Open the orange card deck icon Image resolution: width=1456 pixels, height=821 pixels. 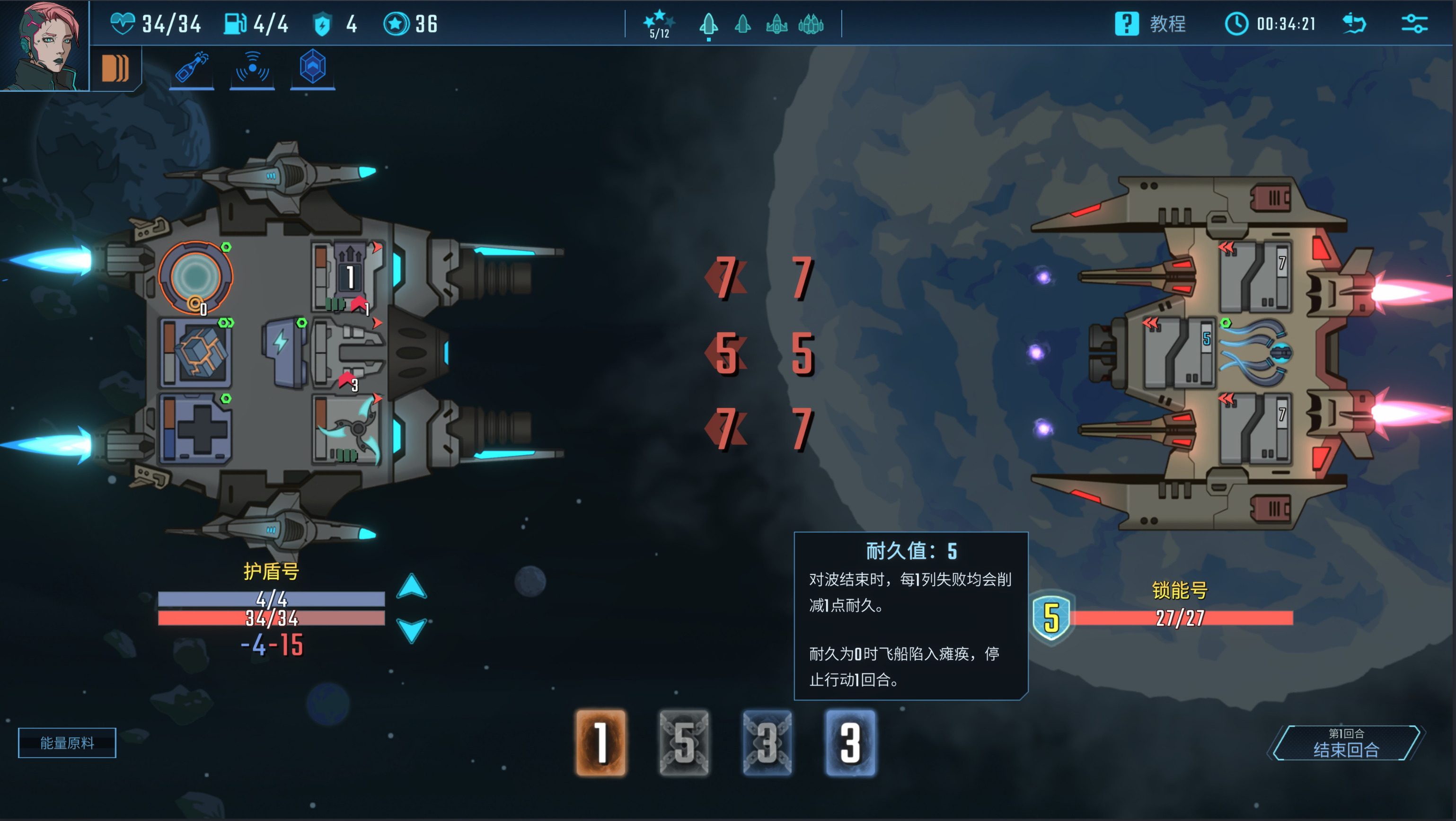(115, 68)
